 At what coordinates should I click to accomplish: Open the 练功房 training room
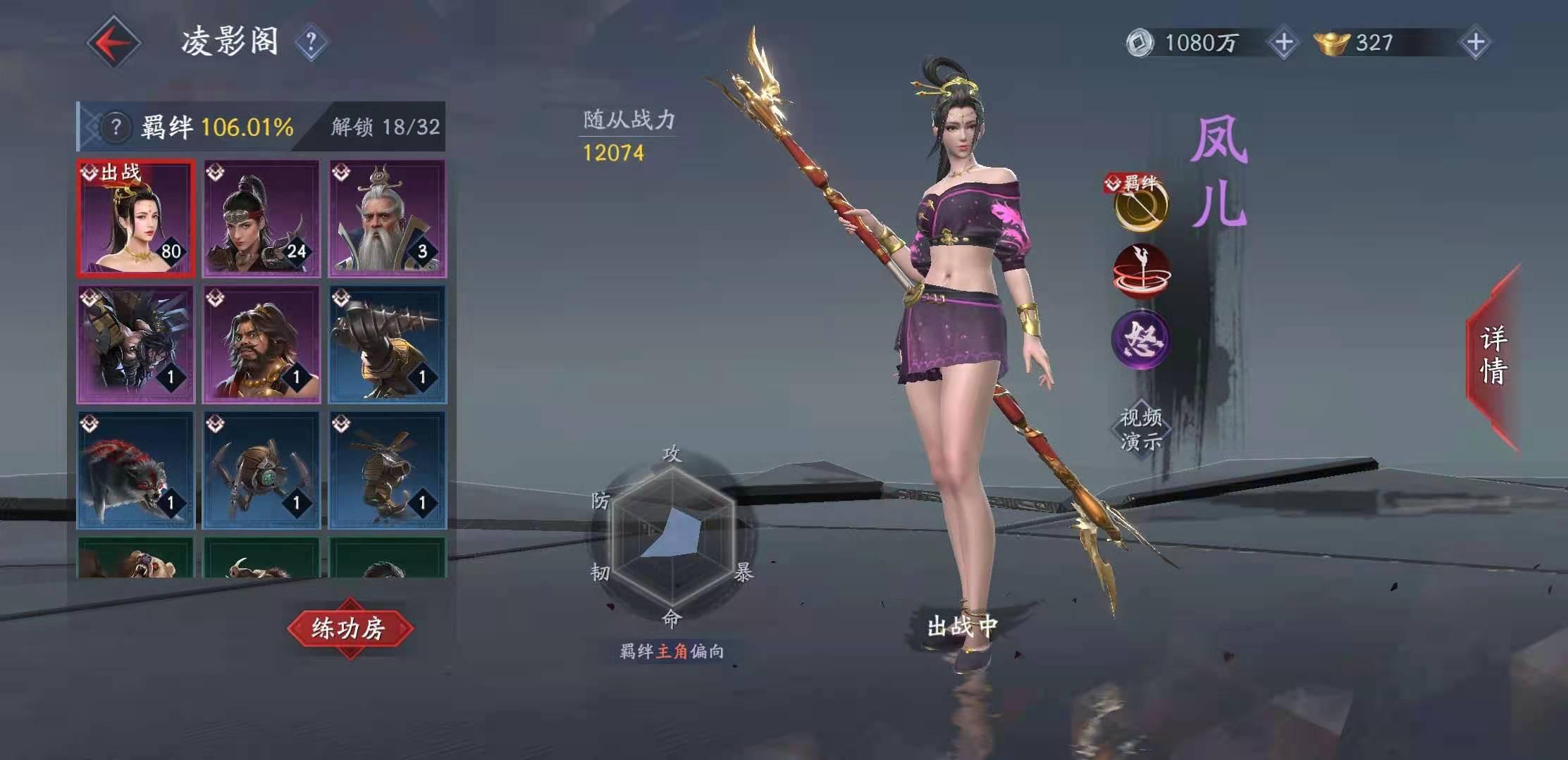[350, 628]
